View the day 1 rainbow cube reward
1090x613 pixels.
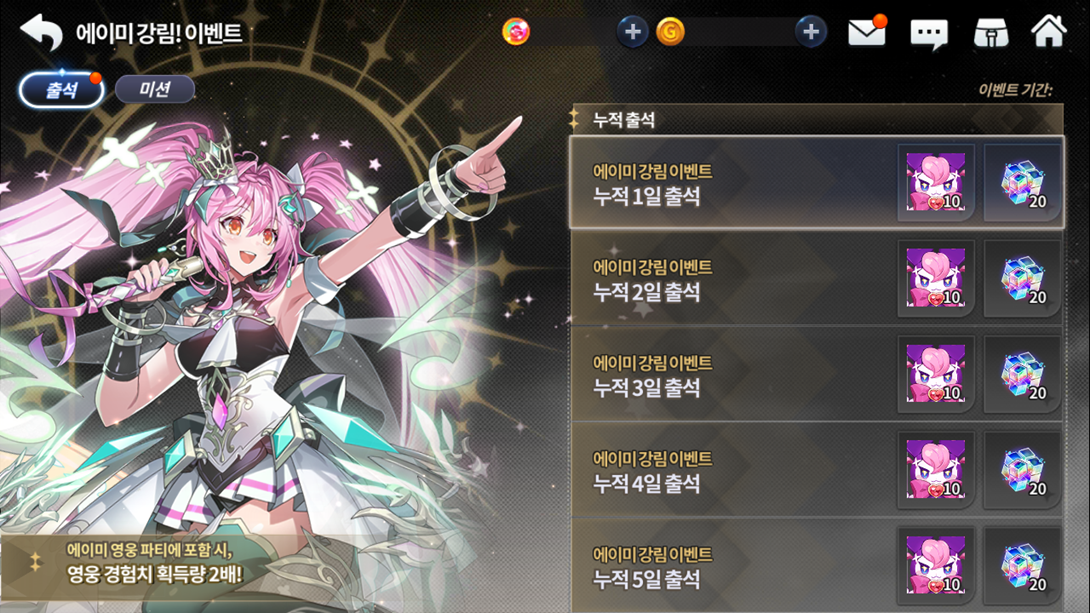(1022, 182)
